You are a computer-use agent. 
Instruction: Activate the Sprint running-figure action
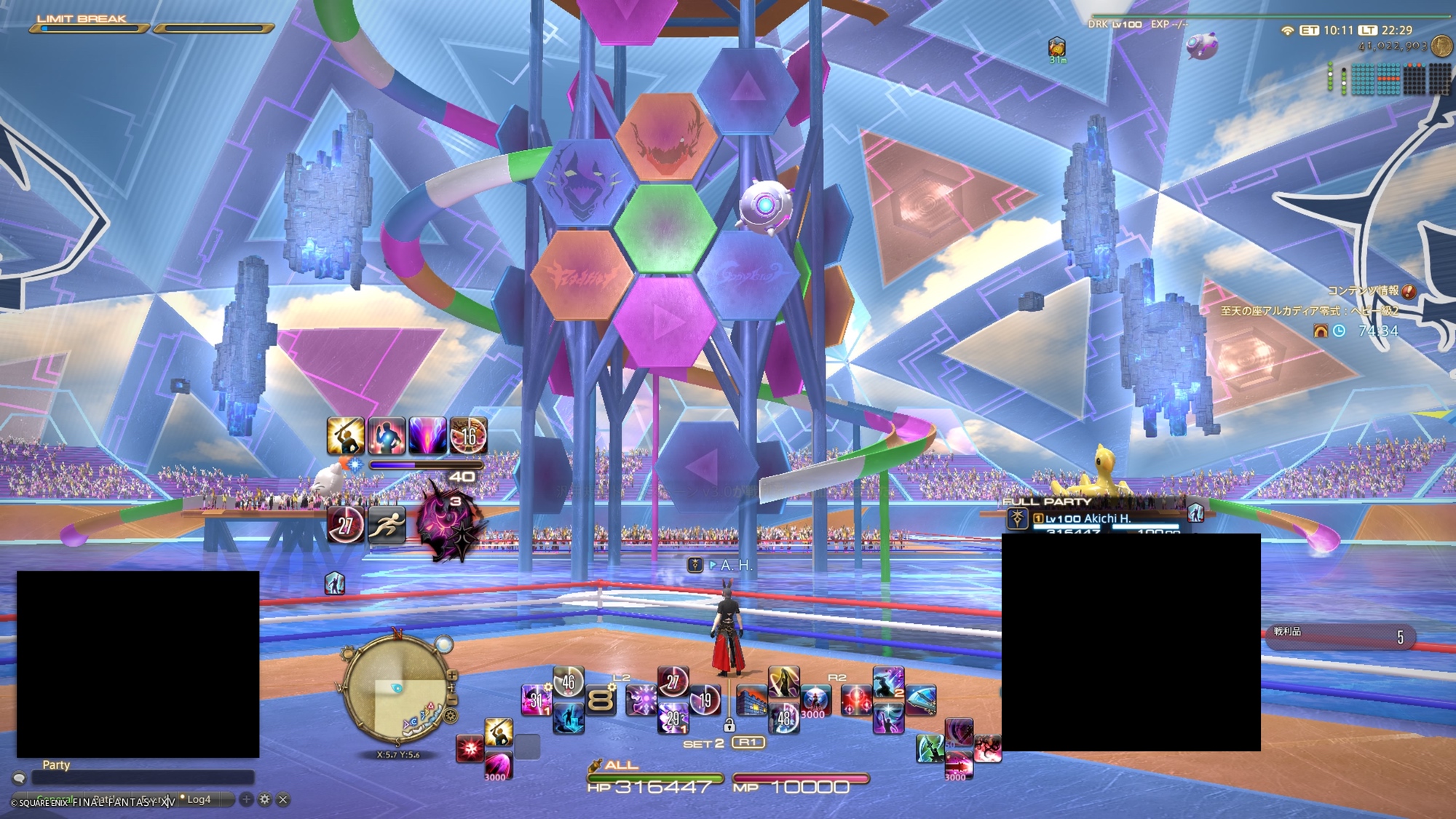[386, 524]
